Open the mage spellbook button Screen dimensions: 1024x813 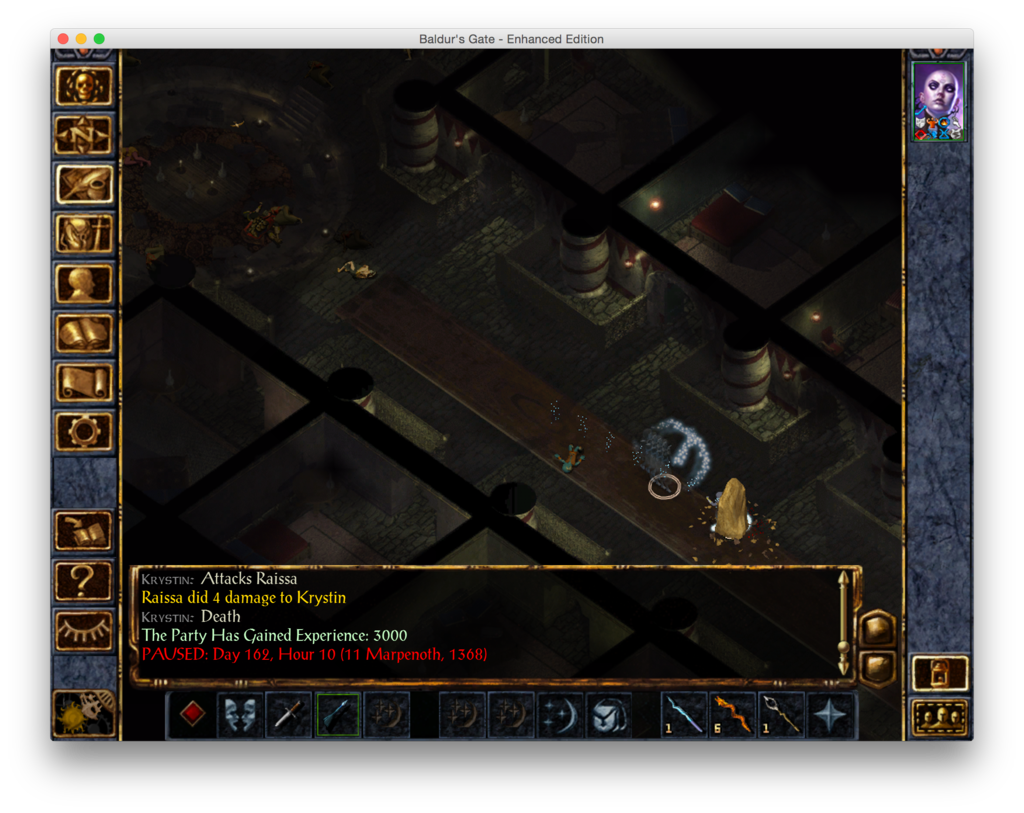84,332
